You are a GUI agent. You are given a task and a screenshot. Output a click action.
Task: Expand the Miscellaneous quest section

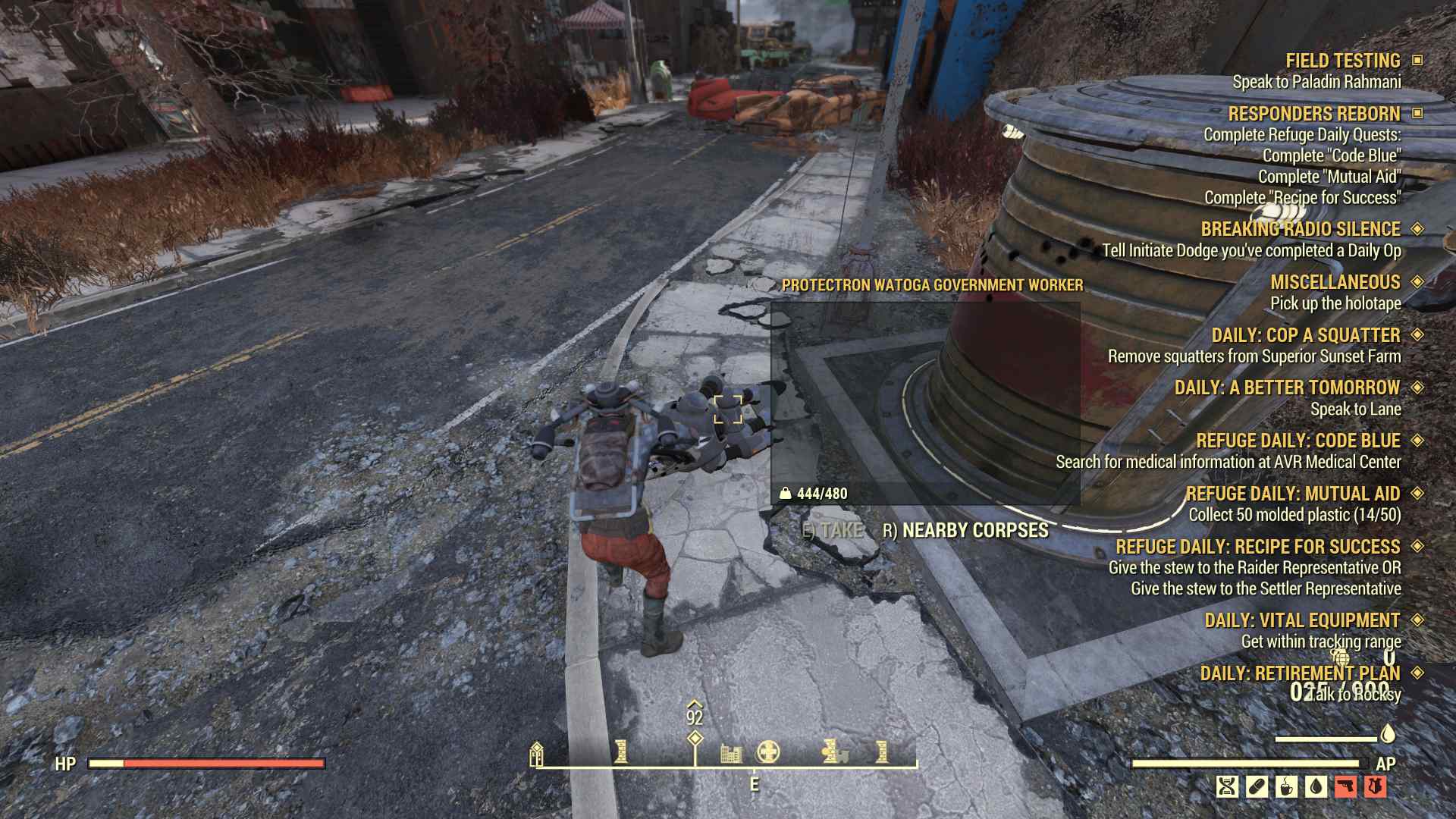[1419, 281]
